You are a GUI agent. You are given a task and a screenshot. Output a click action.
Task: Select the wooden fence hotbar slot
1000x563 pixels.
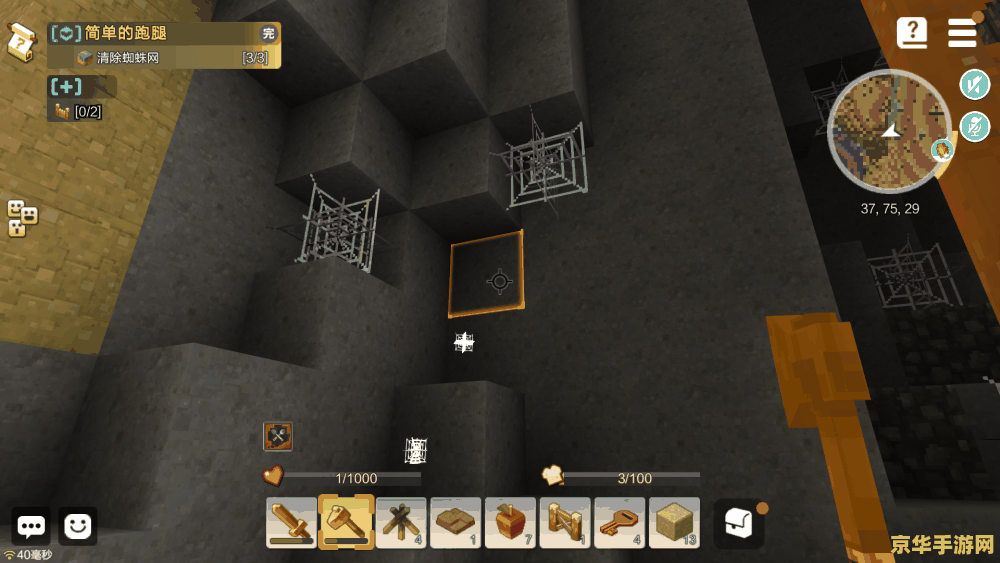[565, 522]
